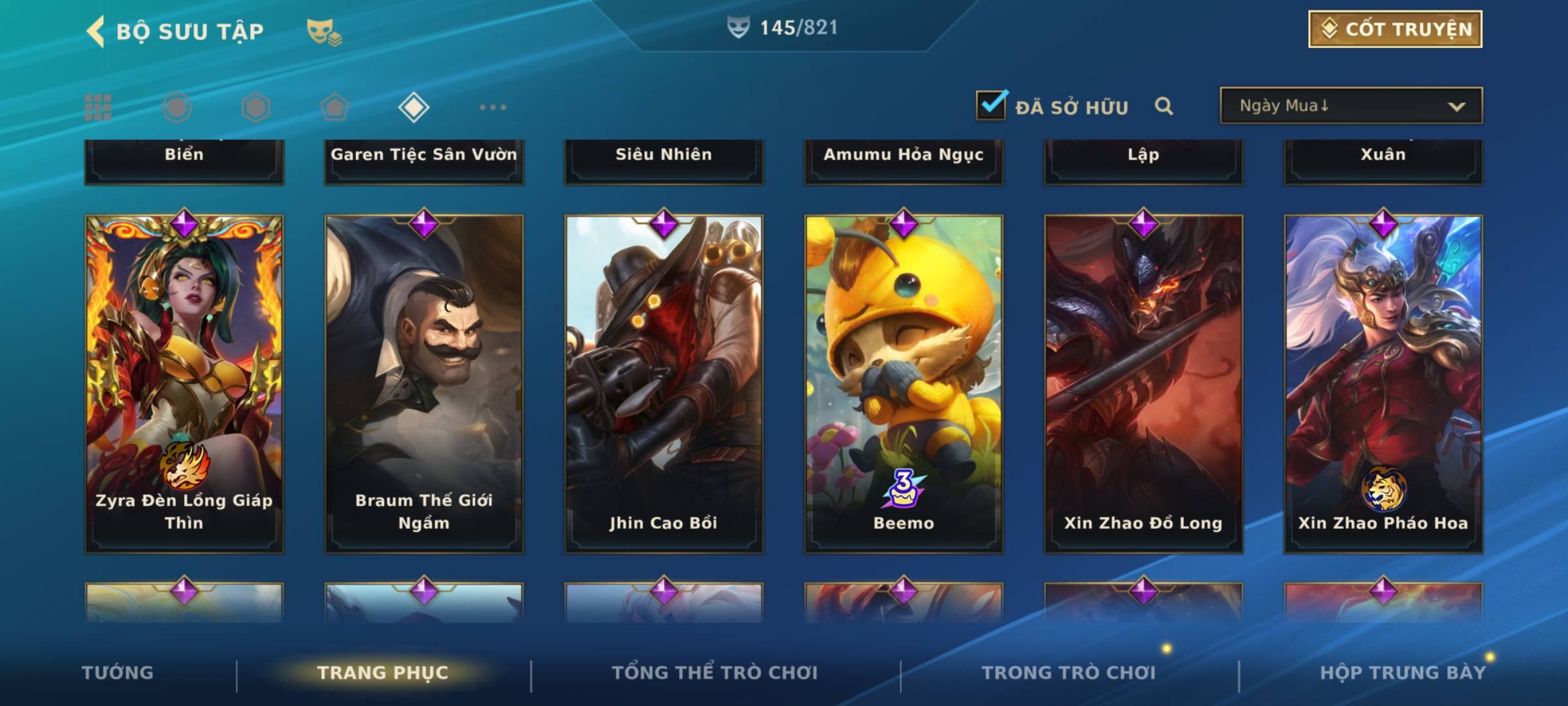The width and height of the screenshot is (1568, 706).
Task: Click the masks and coins icon
Action: [324, 31]
